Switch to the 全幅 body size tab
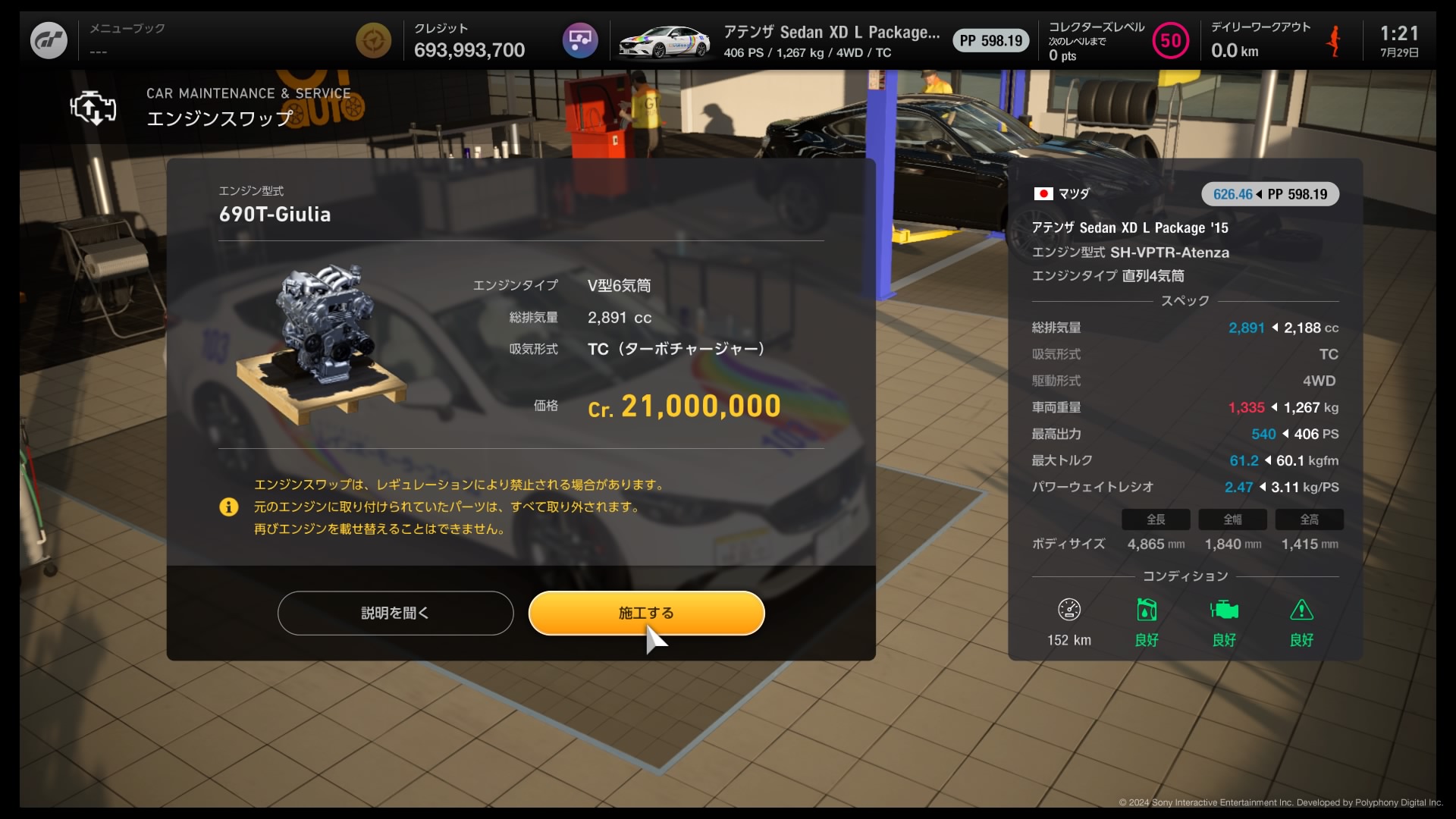The width and height of the screenshot is (1456, 819). coord(1232,519)
